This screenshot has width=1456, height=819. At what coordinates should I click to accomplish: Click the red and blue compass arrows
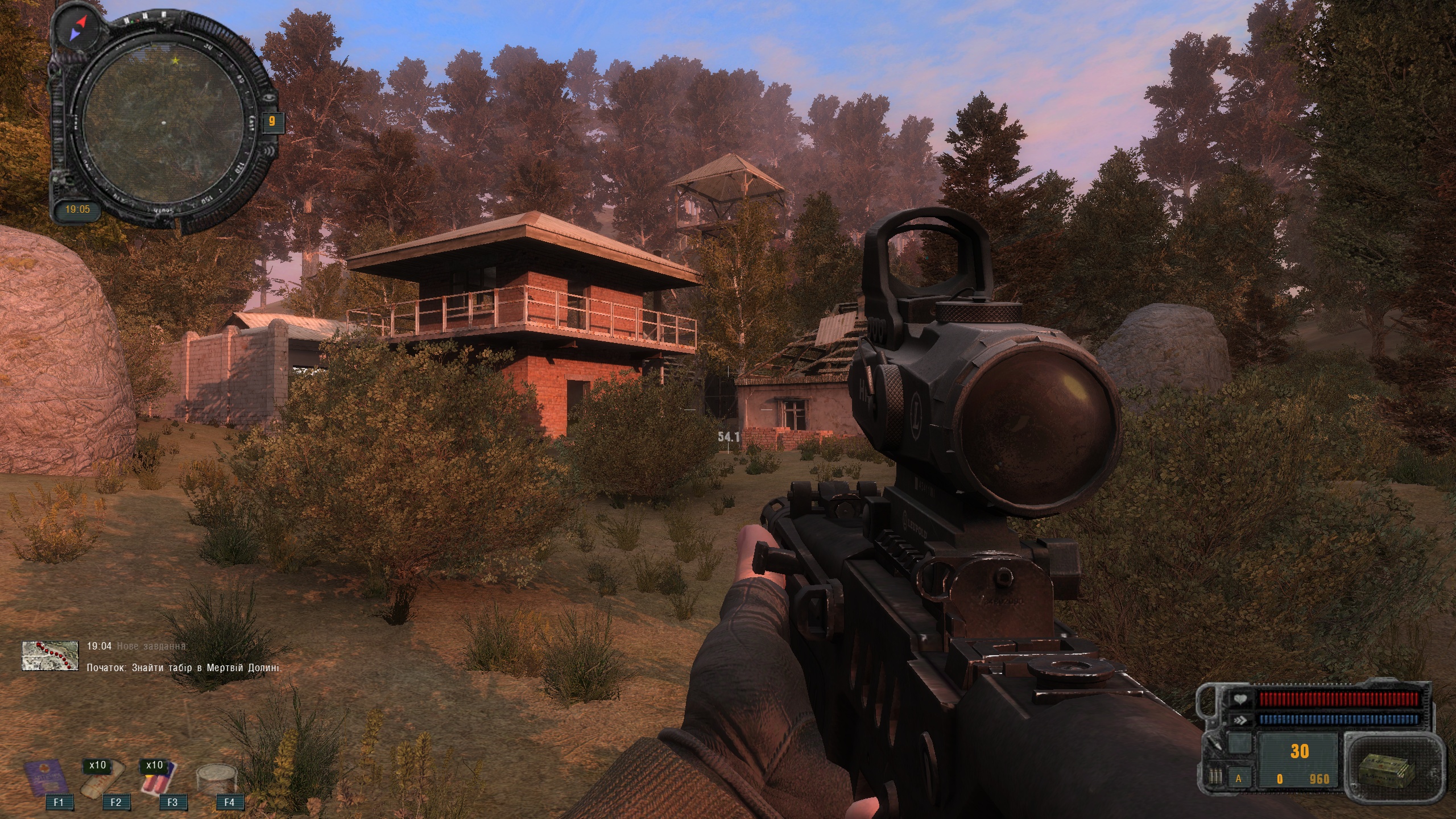[x=77, y=28]
